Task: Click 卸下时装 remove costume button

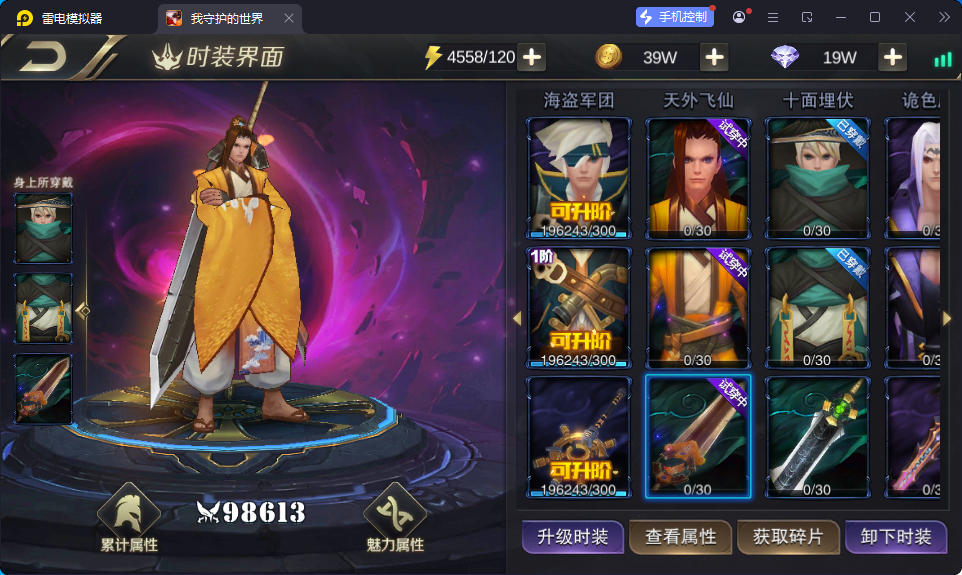Action: 895,537
